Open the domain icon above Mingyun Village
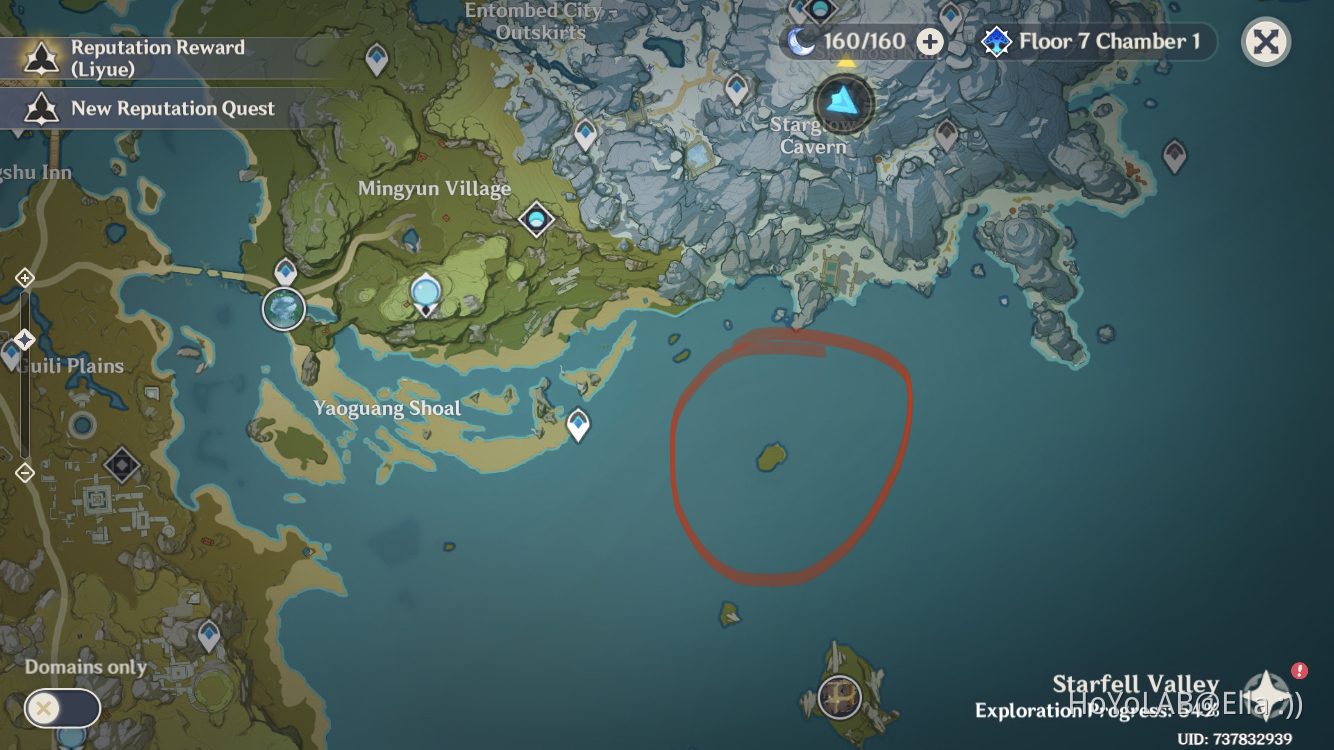The image size is (1334, 750). click(535, 218)
